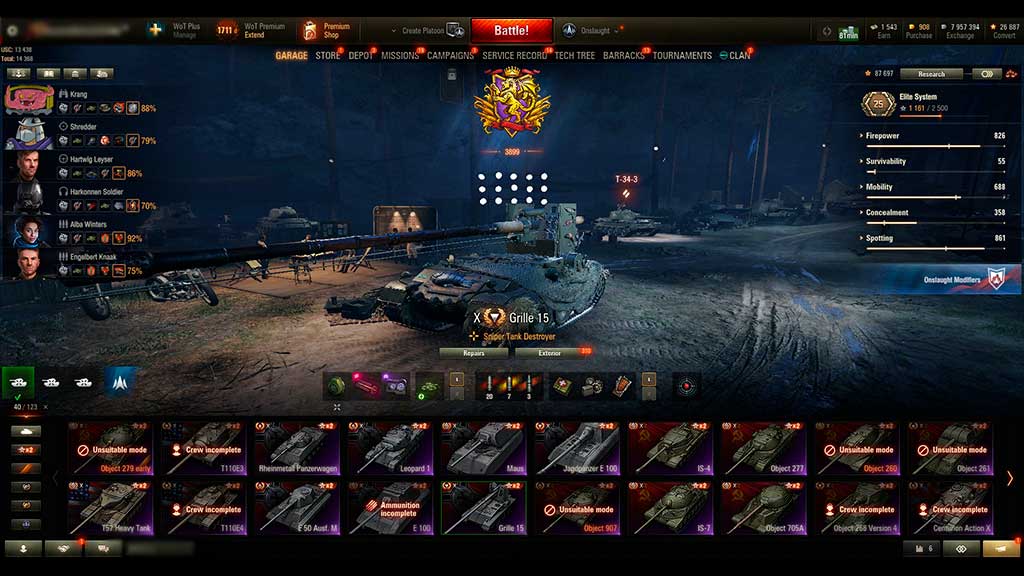This screenshot has width=1024, height=576.
Task: Choose the IS-7 tank in the carousel
Action: click(x=672, y=507)
